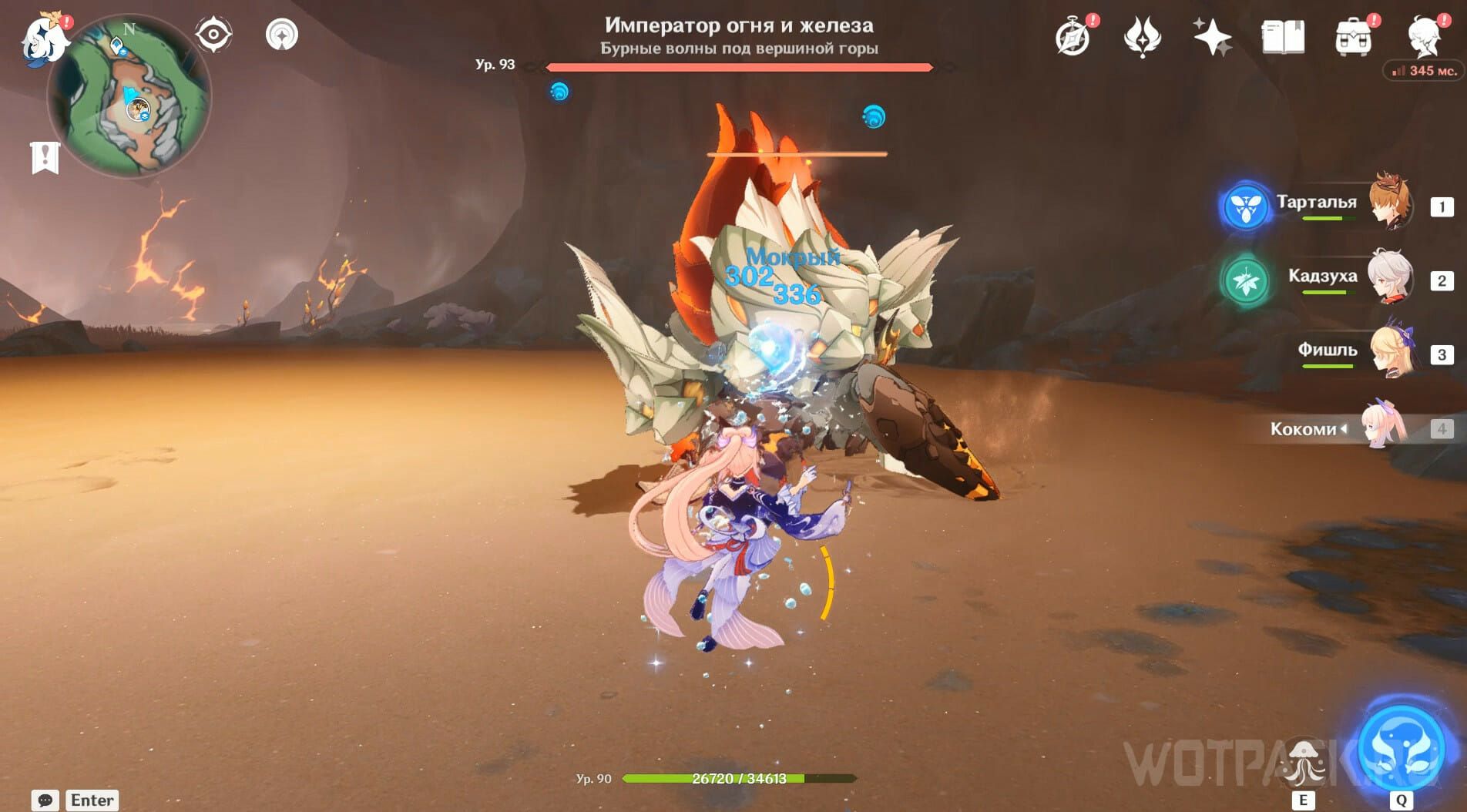Open the Inventory backpack icon
The image size is (1467, 812).
(1354, 37)
